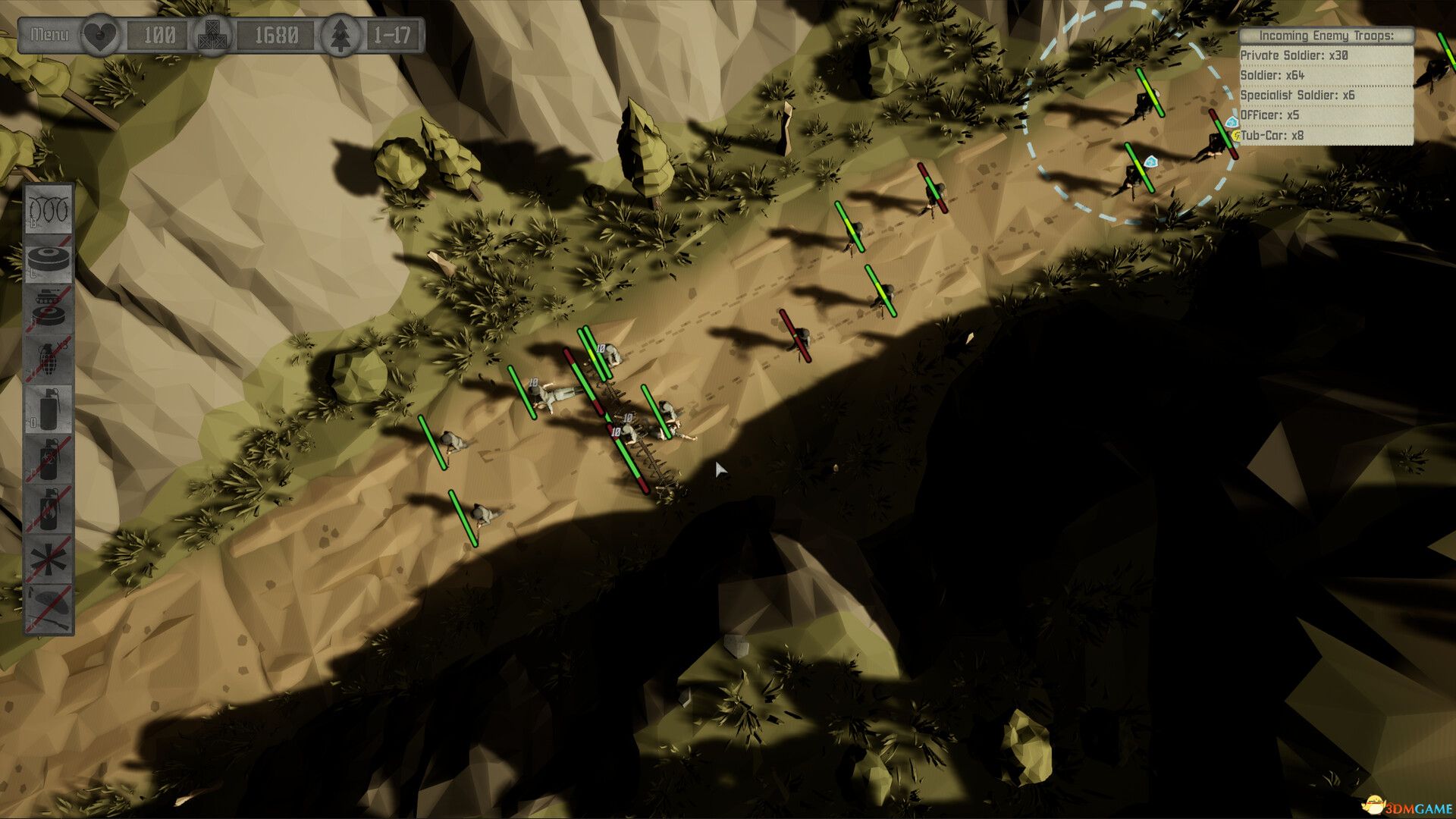
Task: Choose the land mine item
Action: [x=49, y=259]
